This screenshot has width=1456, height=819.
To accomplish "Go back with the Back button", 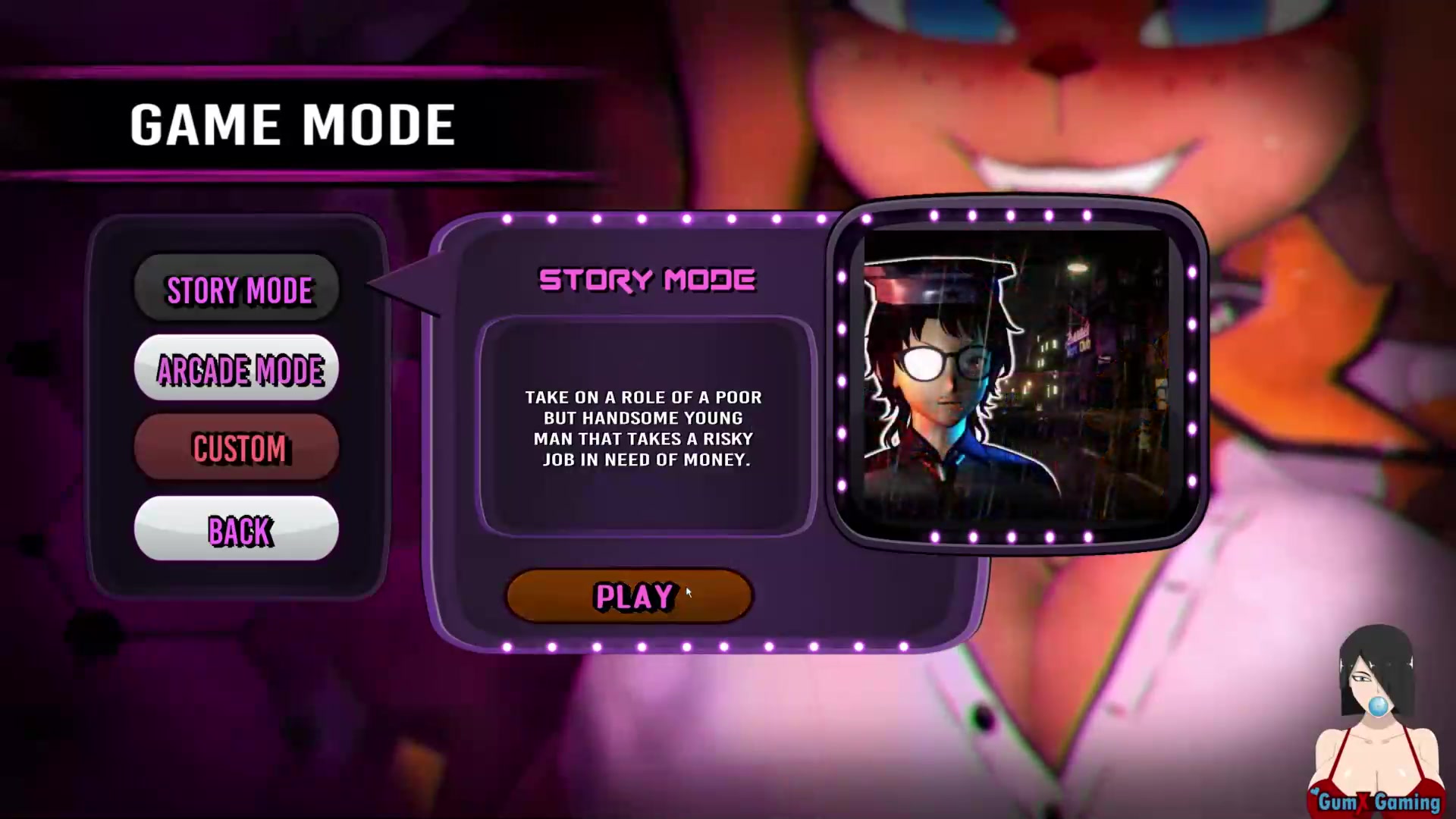I will (237, 529).
